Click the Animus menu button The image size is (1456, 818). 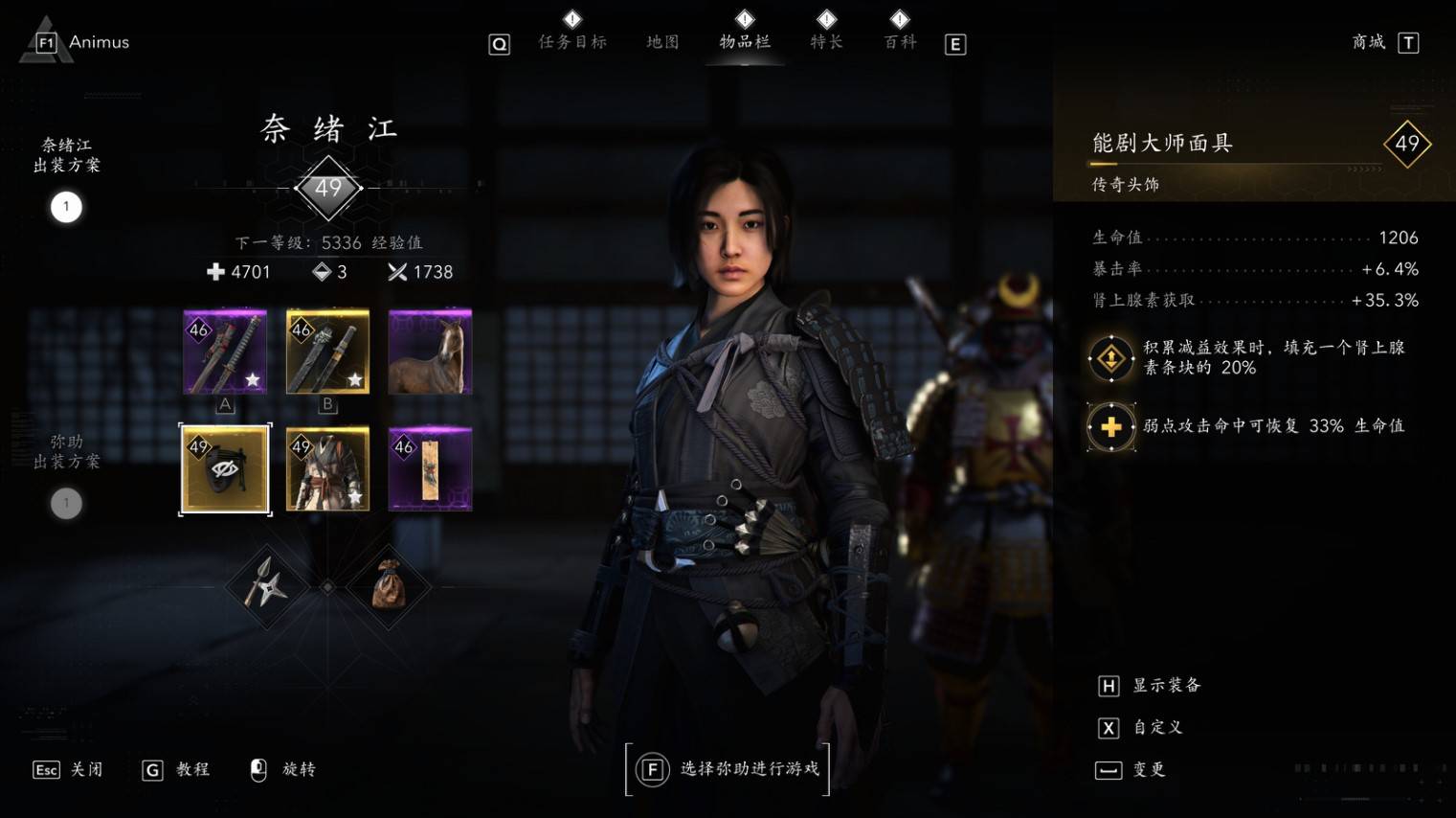tap(82, 42)
